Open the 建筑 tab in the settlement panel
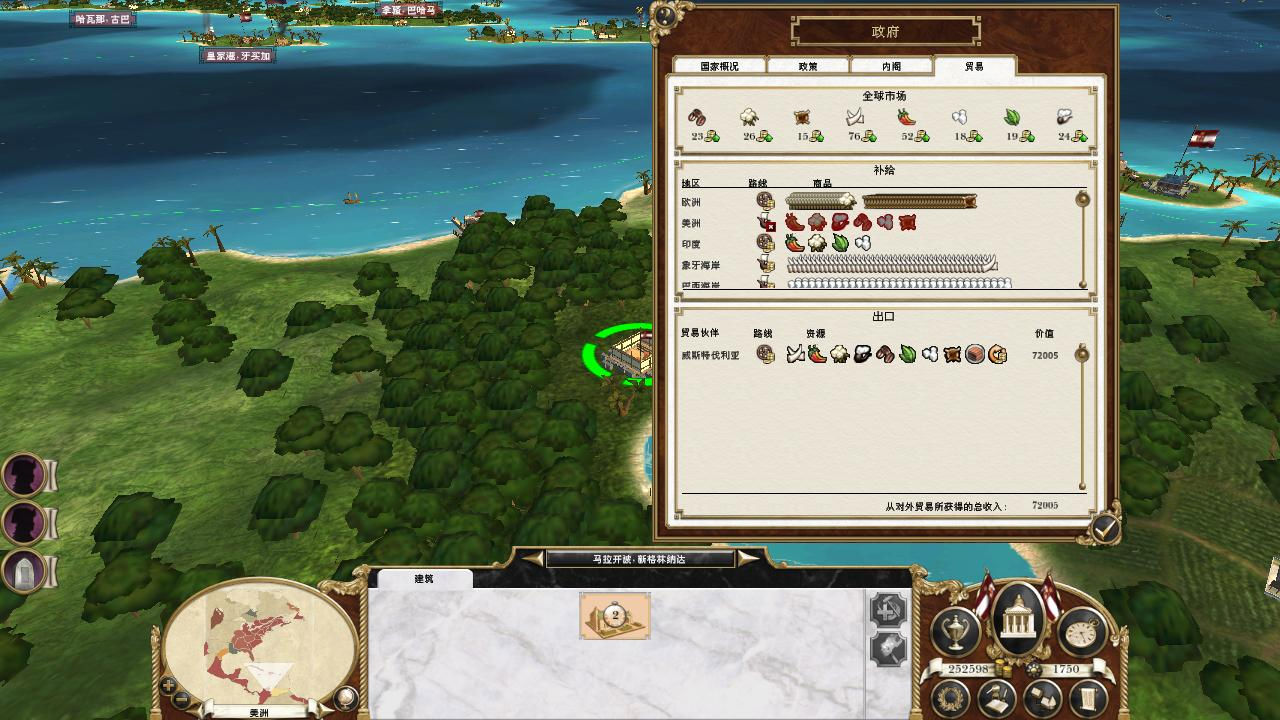1280x720 pixels. [424, 579]
